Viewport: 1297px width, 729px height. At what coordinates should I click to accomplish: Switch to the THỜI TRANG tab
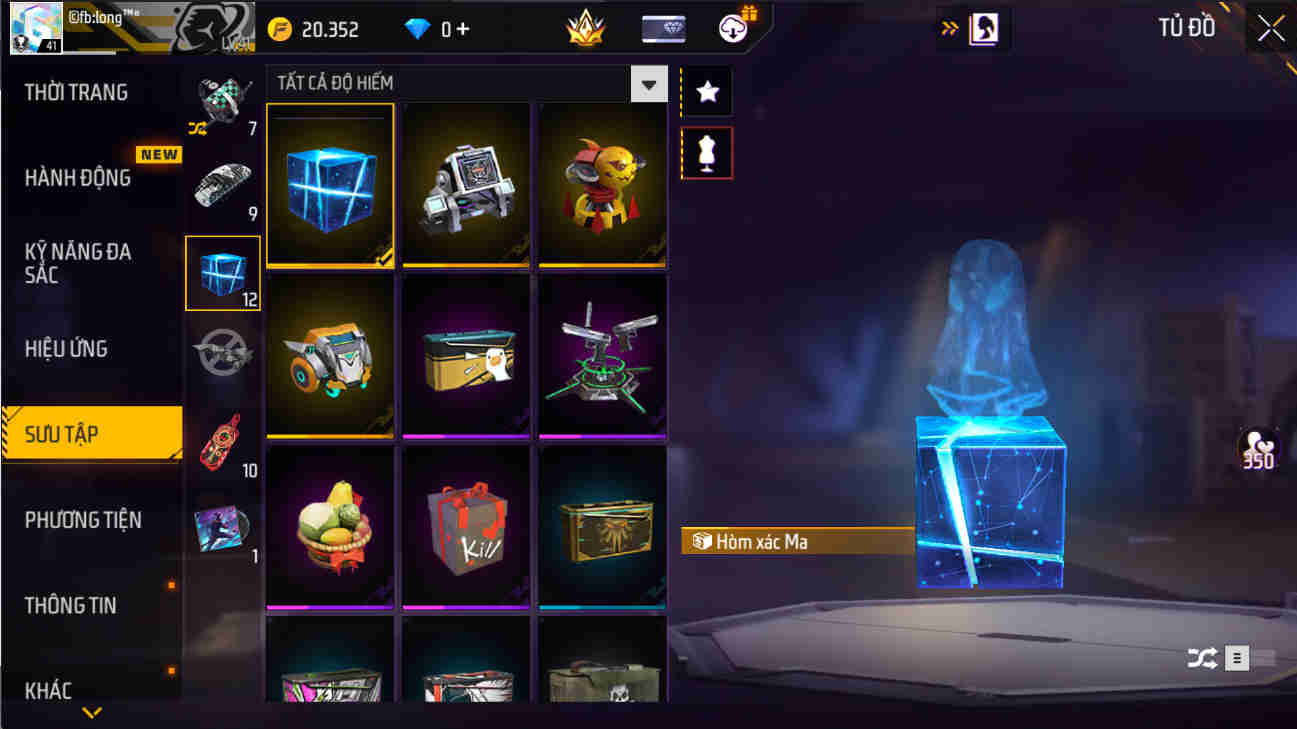(75, 92)
